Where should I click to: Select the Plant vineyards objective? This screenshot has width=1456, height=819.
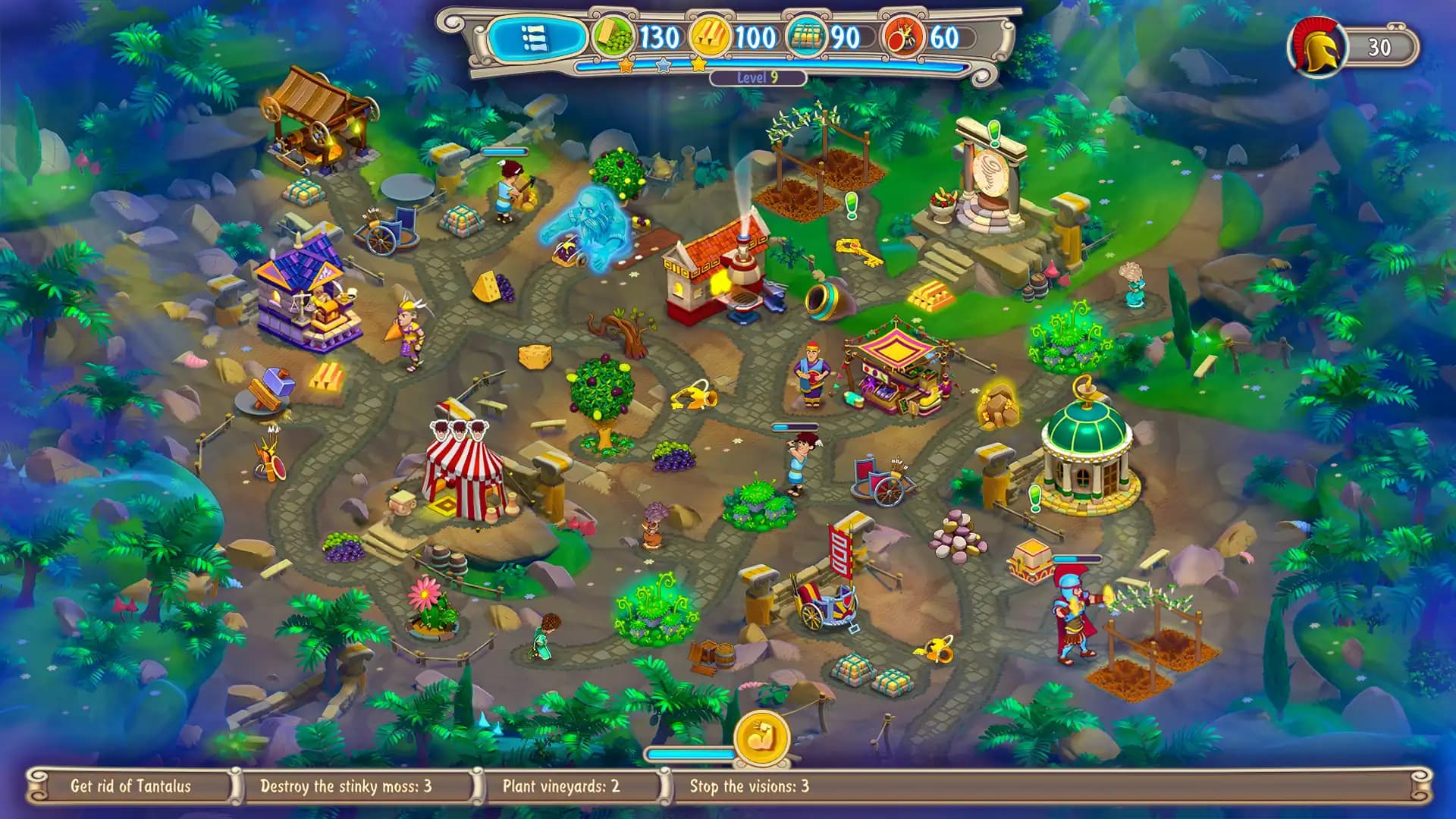[560, 786]
